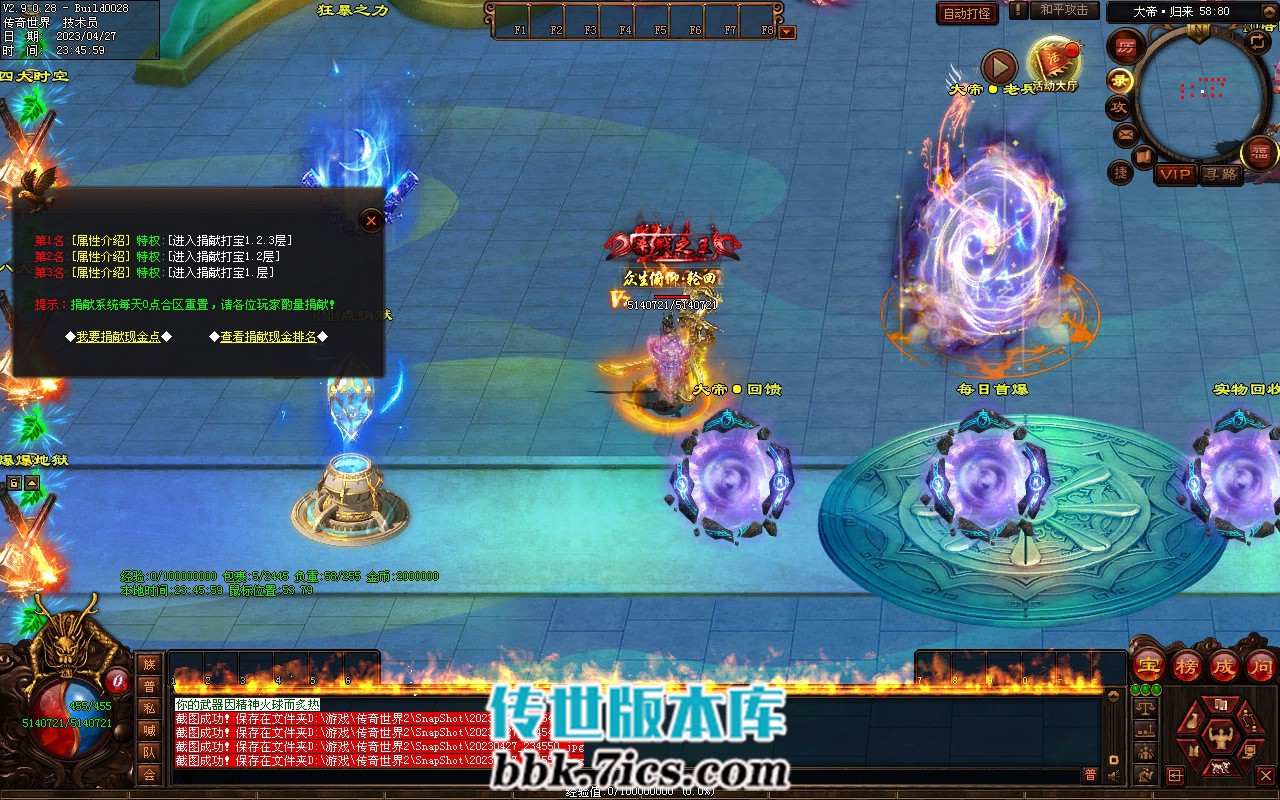The width and height of the screenshot is (1280, 800).
Task: Toggle the 自动打怪 auto-fight button
Action: [x=968, y=13]
